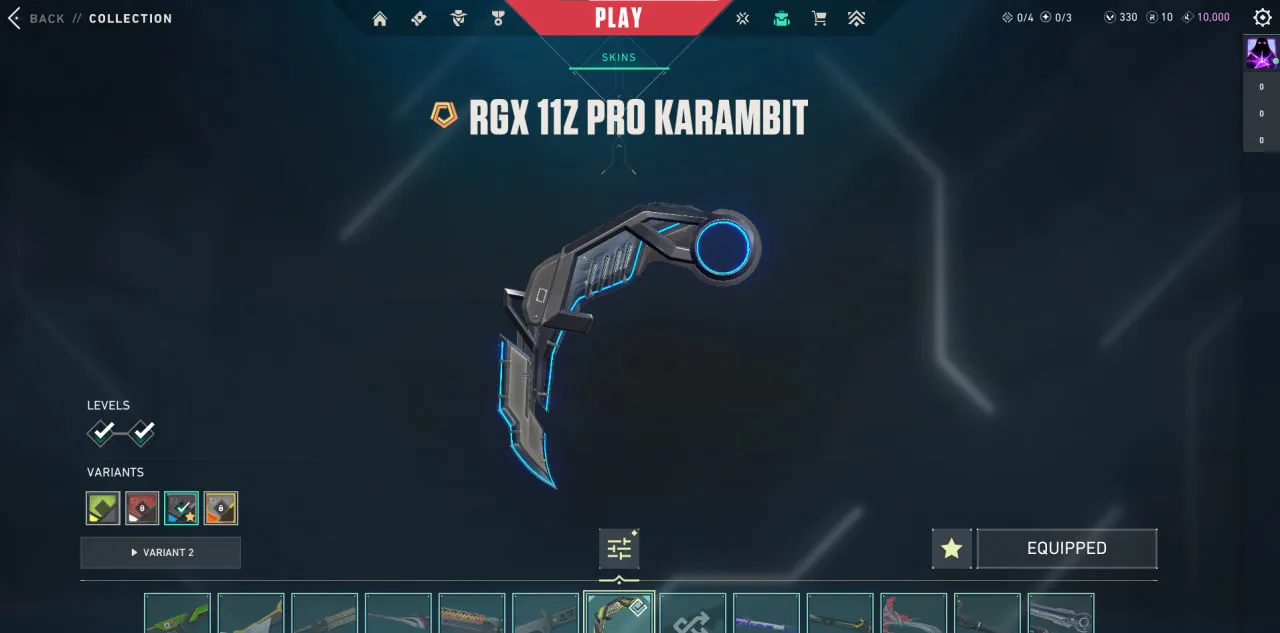The image size is (1280, 633).
Task: Choose the random shuffle arrows skin tile
Action: click(692, 615)
